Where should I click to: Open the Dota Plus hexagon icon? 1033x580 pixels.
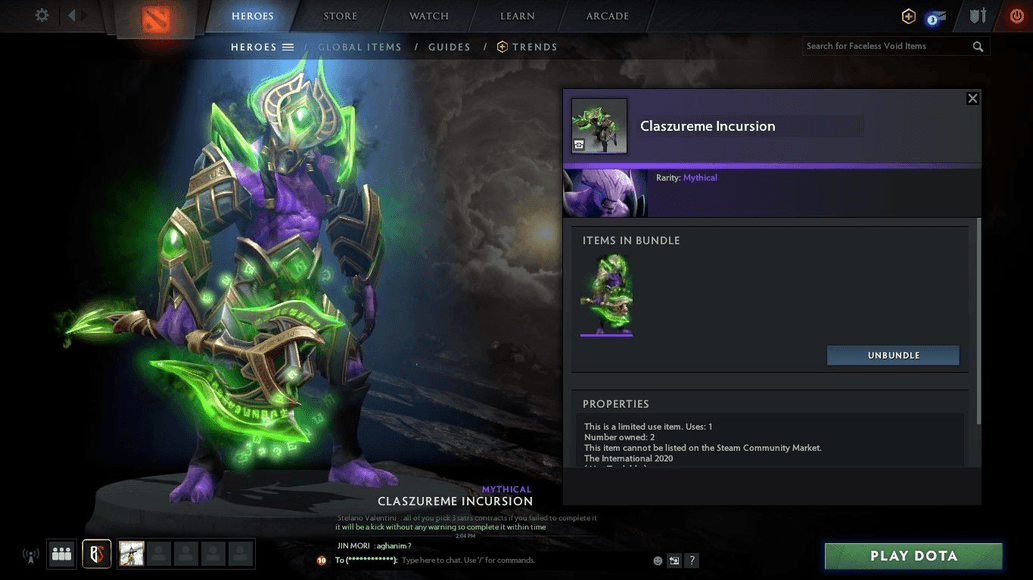(908, 17)
